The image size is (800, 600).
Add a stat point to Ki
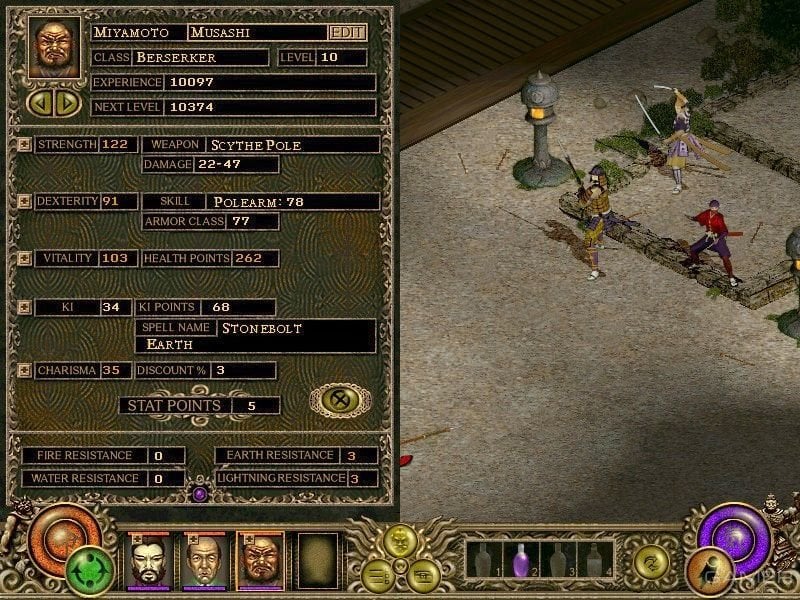tap(25, 307)
